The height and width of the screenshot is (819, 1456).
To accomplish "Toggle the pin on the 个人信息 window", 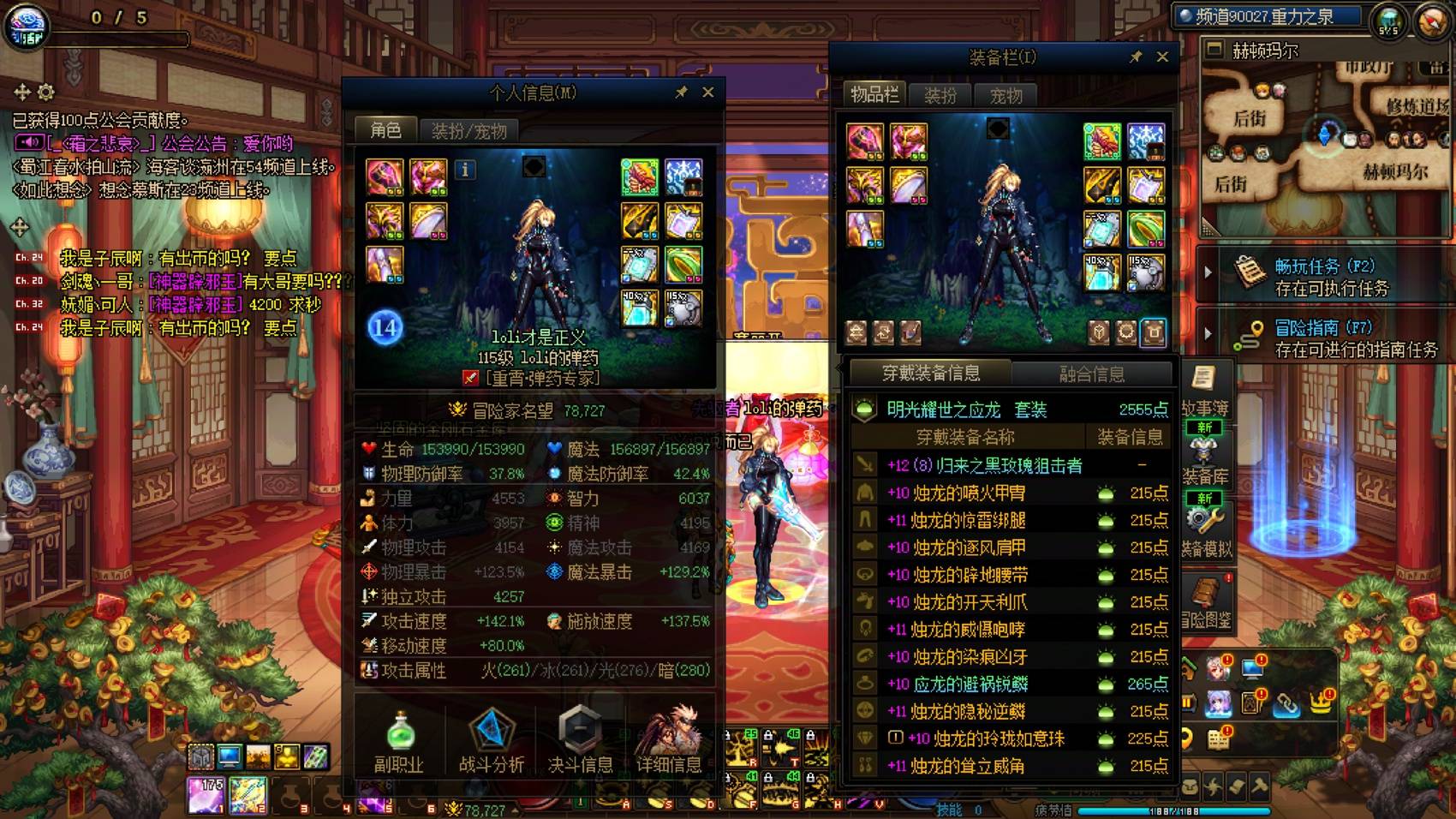I will 683,93.
